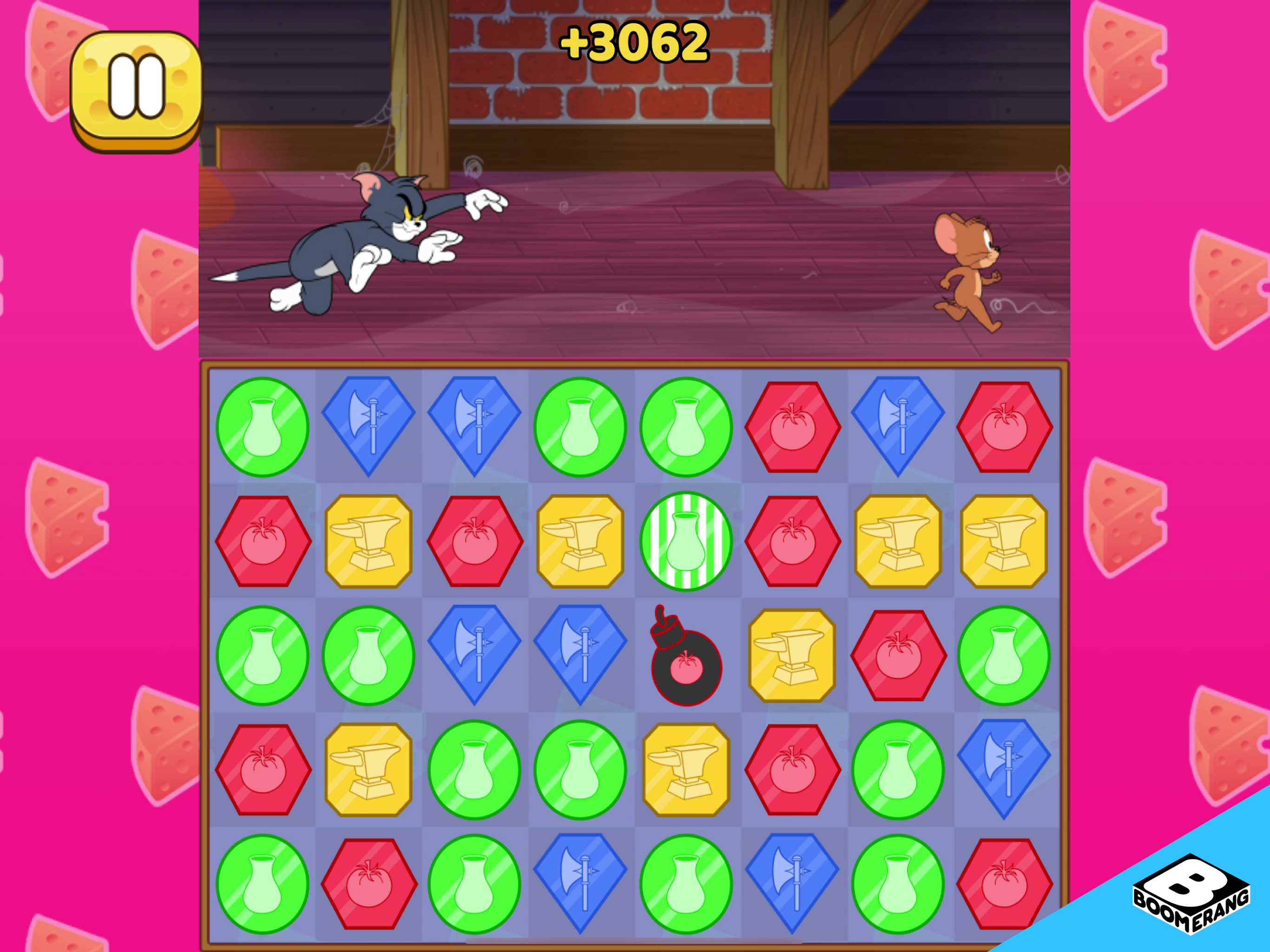The image size is (1270, 952).
Task: Click the red tomato tile in the top-right corner
Action: click(1006, 428)
